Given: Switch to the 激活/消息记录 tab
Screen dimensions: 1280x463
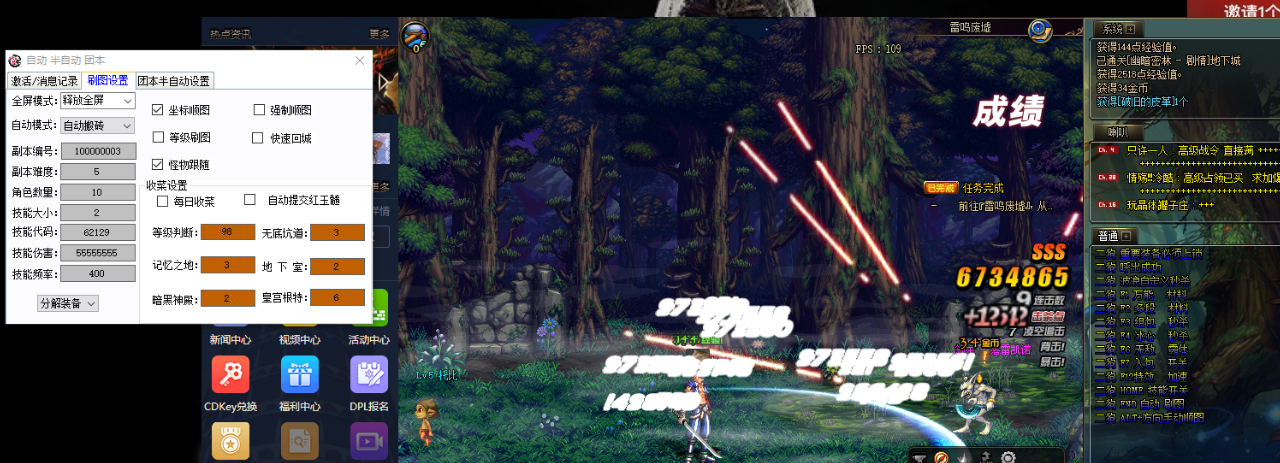Looking at the screenshot, I should (x=45, y=81).
